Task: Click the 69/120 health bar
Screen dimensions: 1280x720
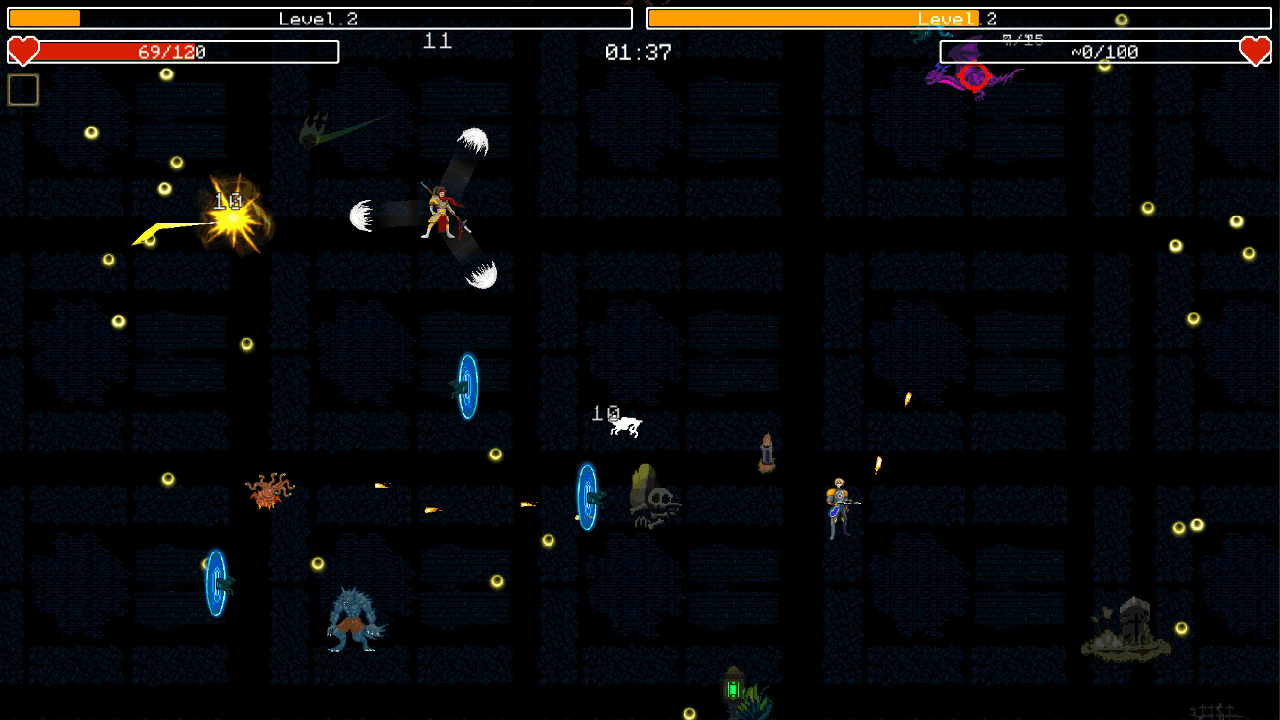Action: 170,52
